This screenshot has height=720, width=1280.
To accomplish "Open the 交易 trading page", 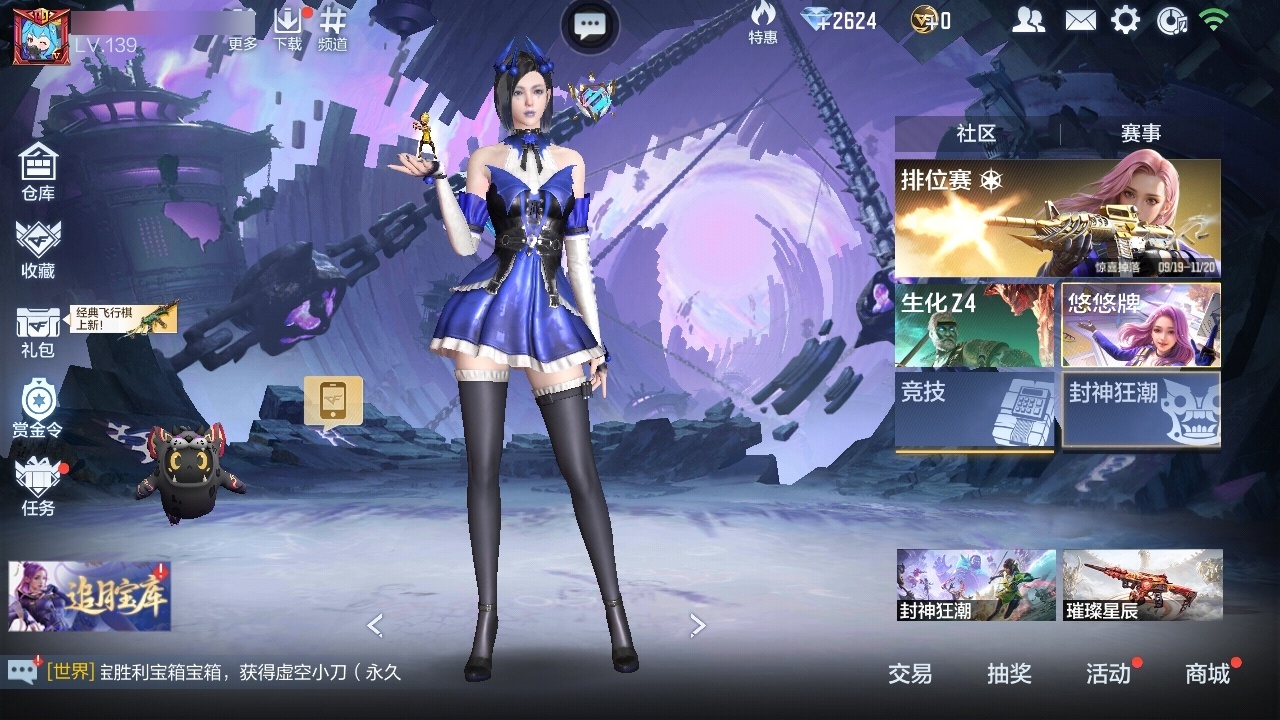I will (x=910, y=674).
